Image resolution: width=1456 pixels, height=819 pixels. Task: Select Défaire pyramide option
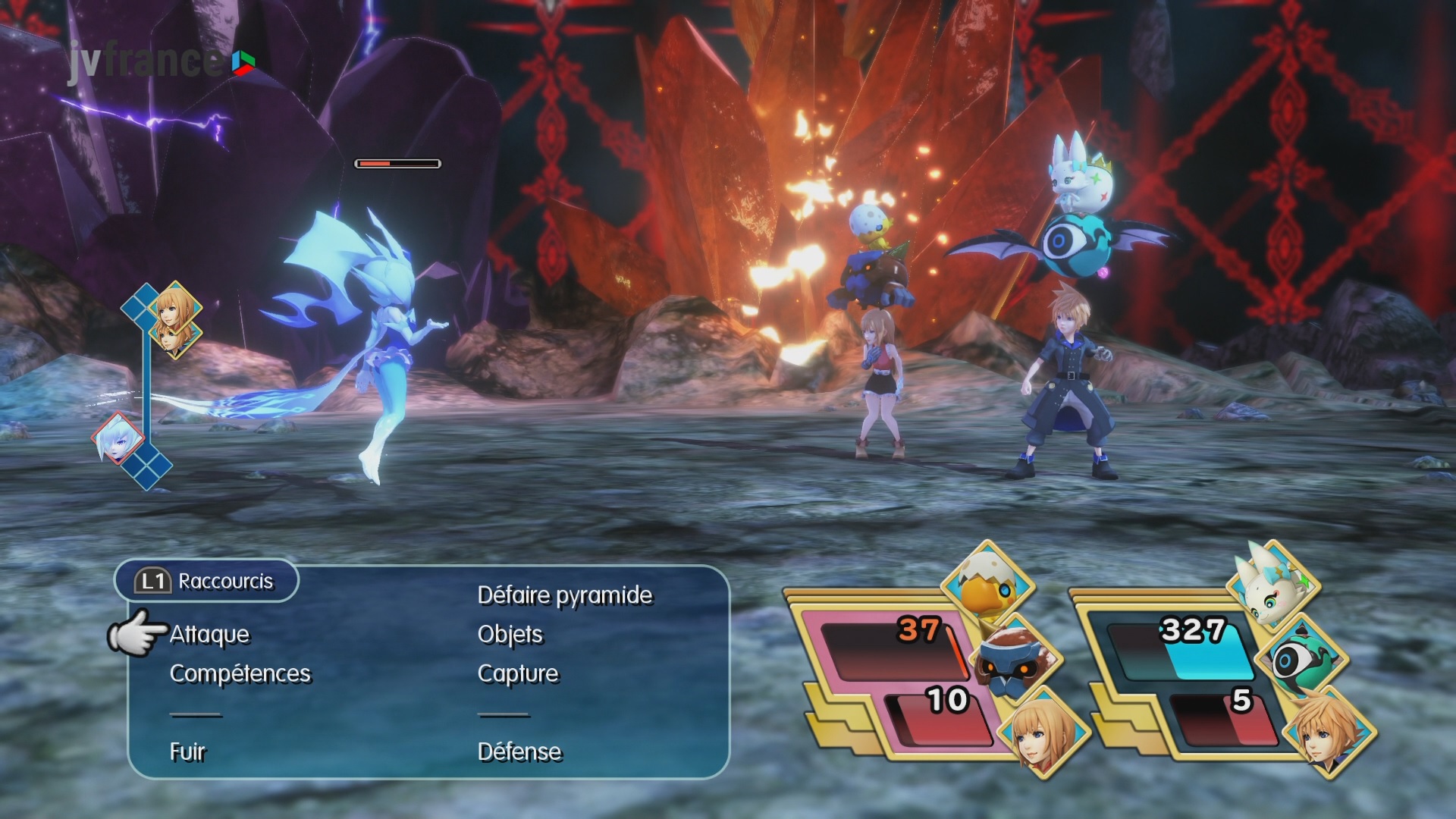point(564,595)
